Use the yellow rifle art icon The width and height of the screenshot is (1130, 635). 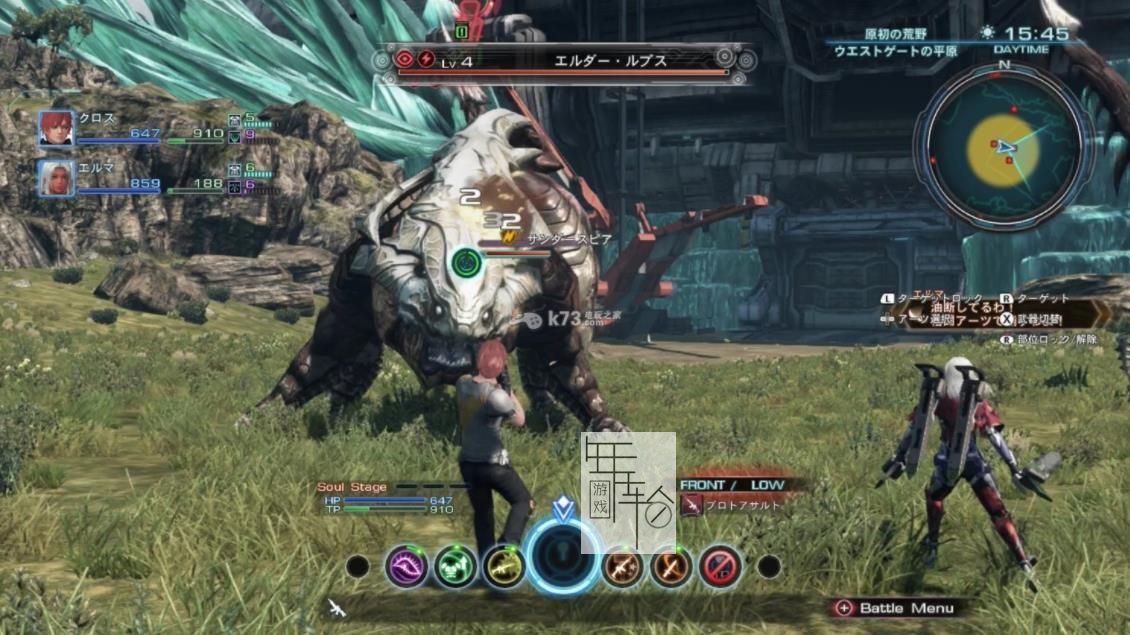click(x=503, y=567)
